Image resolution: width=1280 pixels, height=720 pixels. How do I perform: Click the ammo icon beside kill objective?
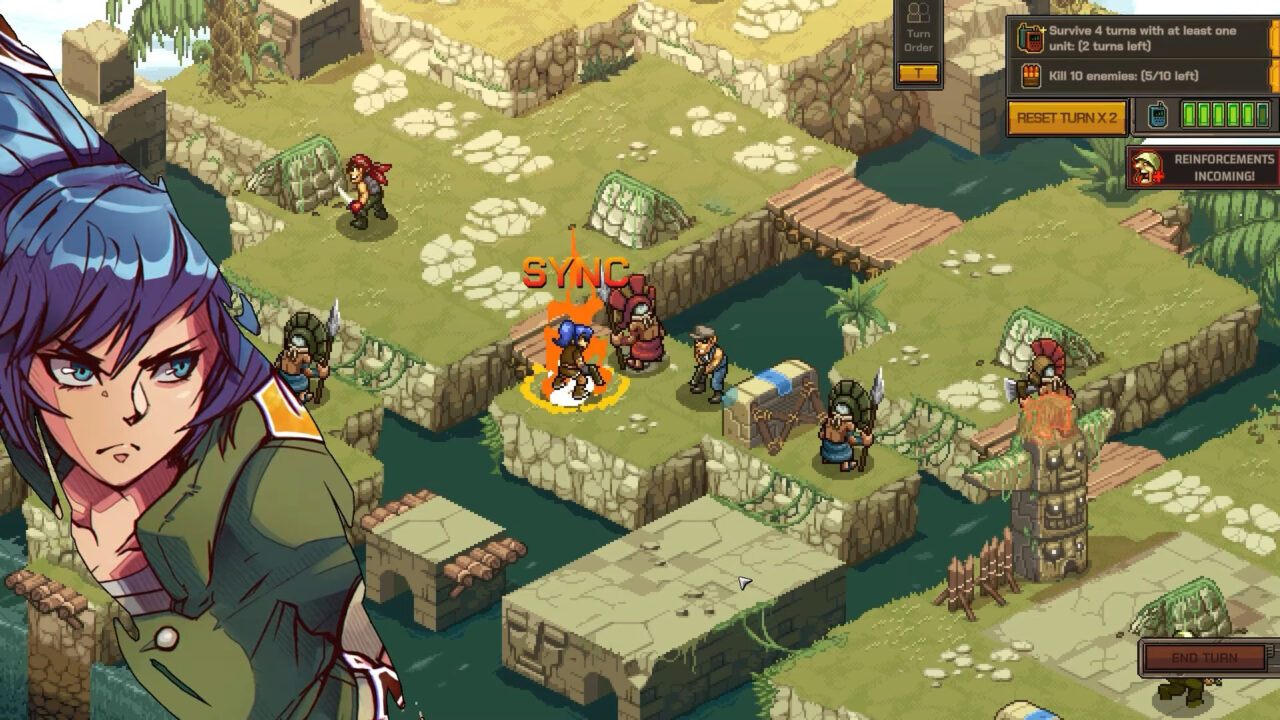click(1031, 75)
